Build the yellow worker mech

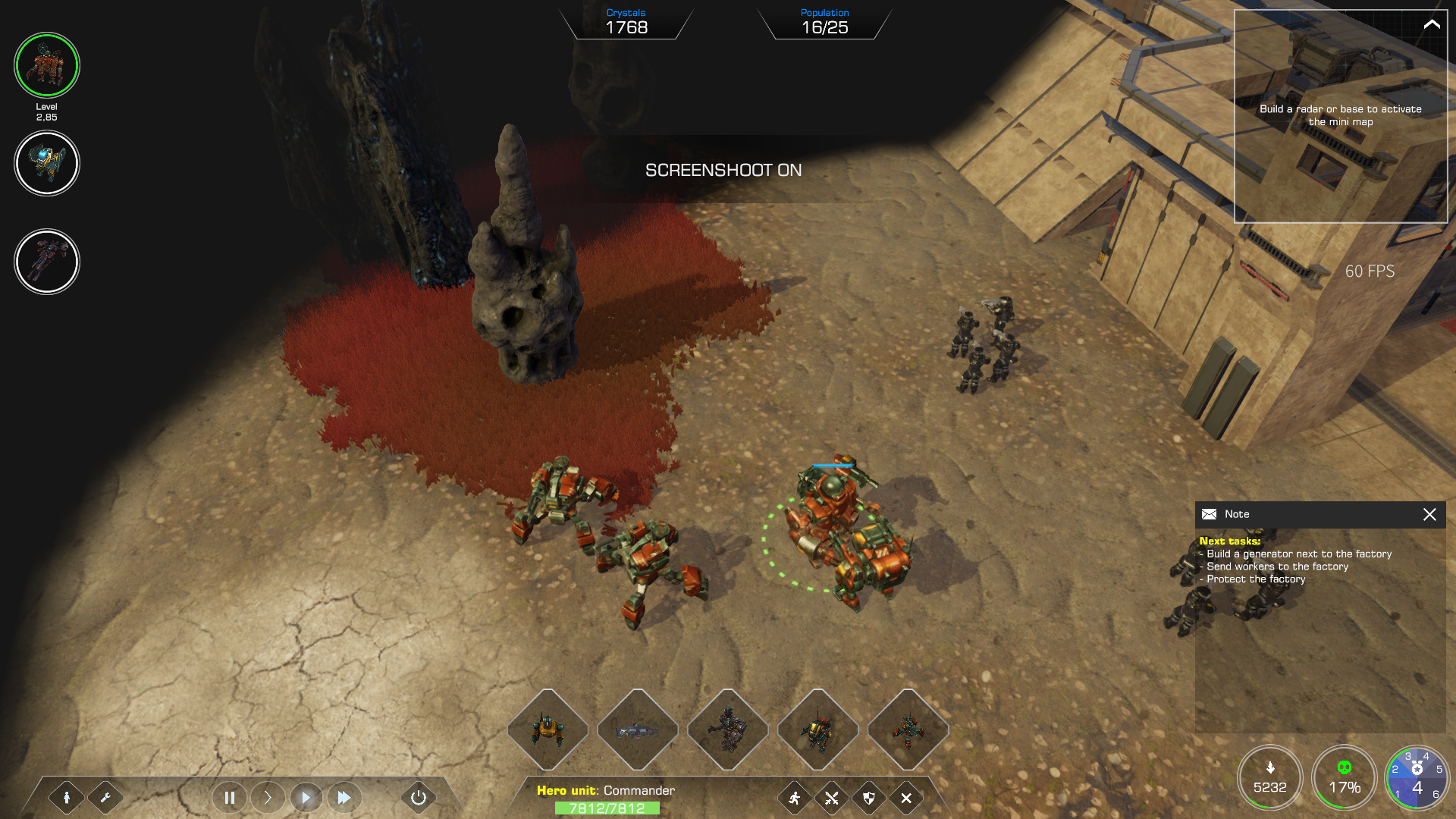tap(548, 730)
